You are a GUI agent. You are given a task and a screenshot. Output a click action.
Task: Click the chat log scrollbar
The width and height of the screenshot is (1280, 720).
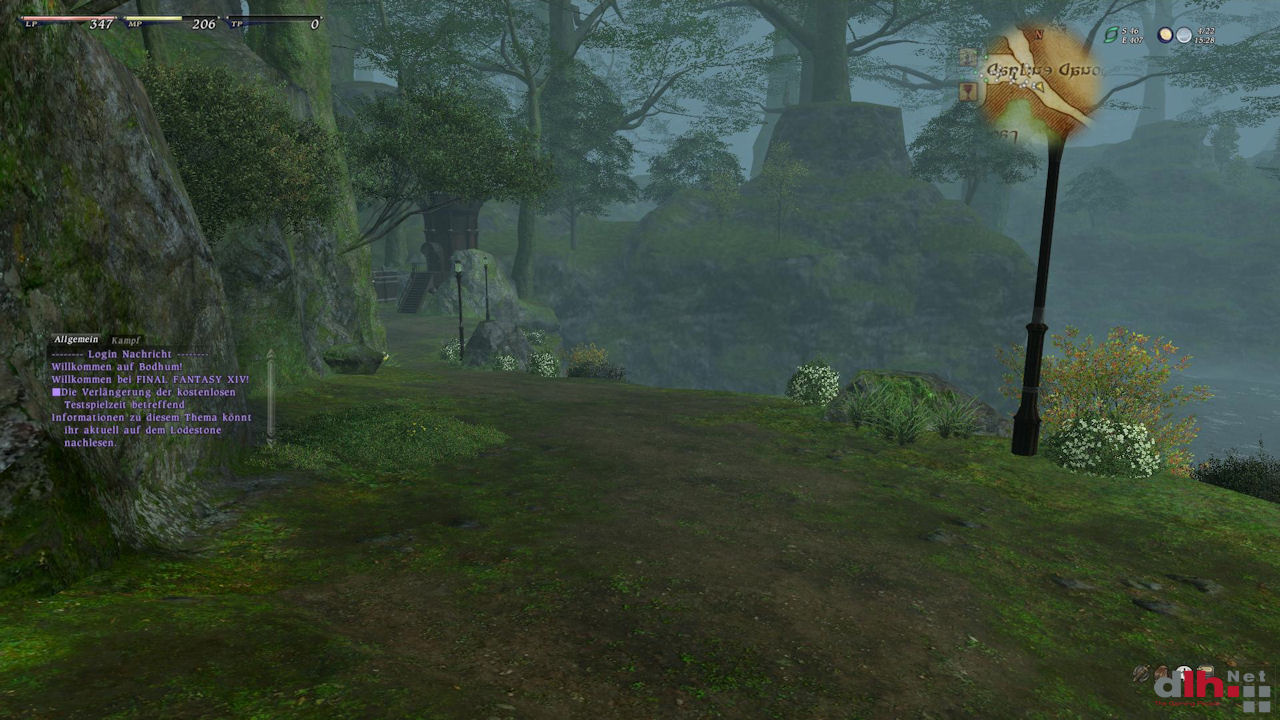(270, 395)
